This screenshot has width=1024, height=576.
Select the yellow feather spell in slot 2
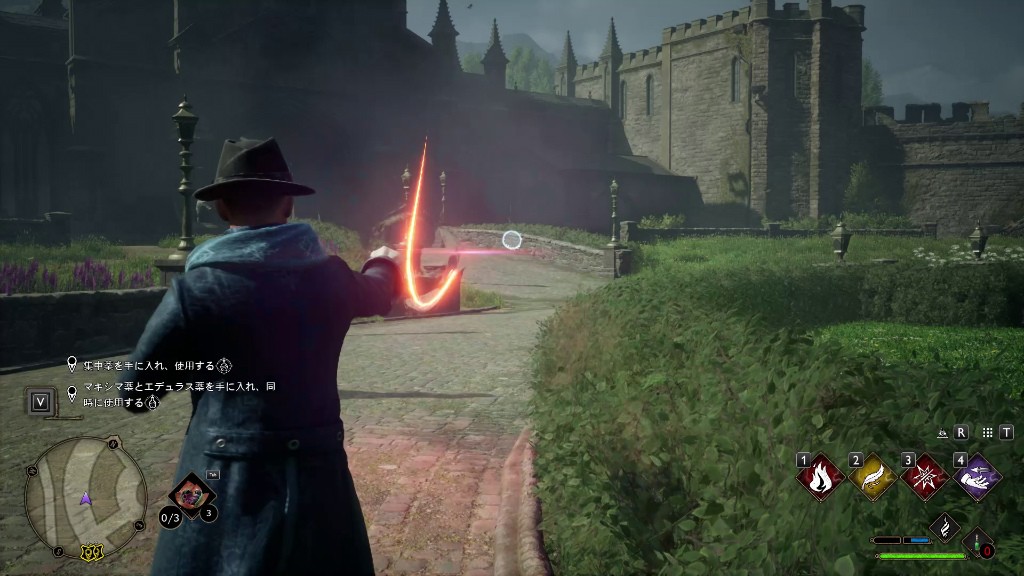tap(872, 477)
